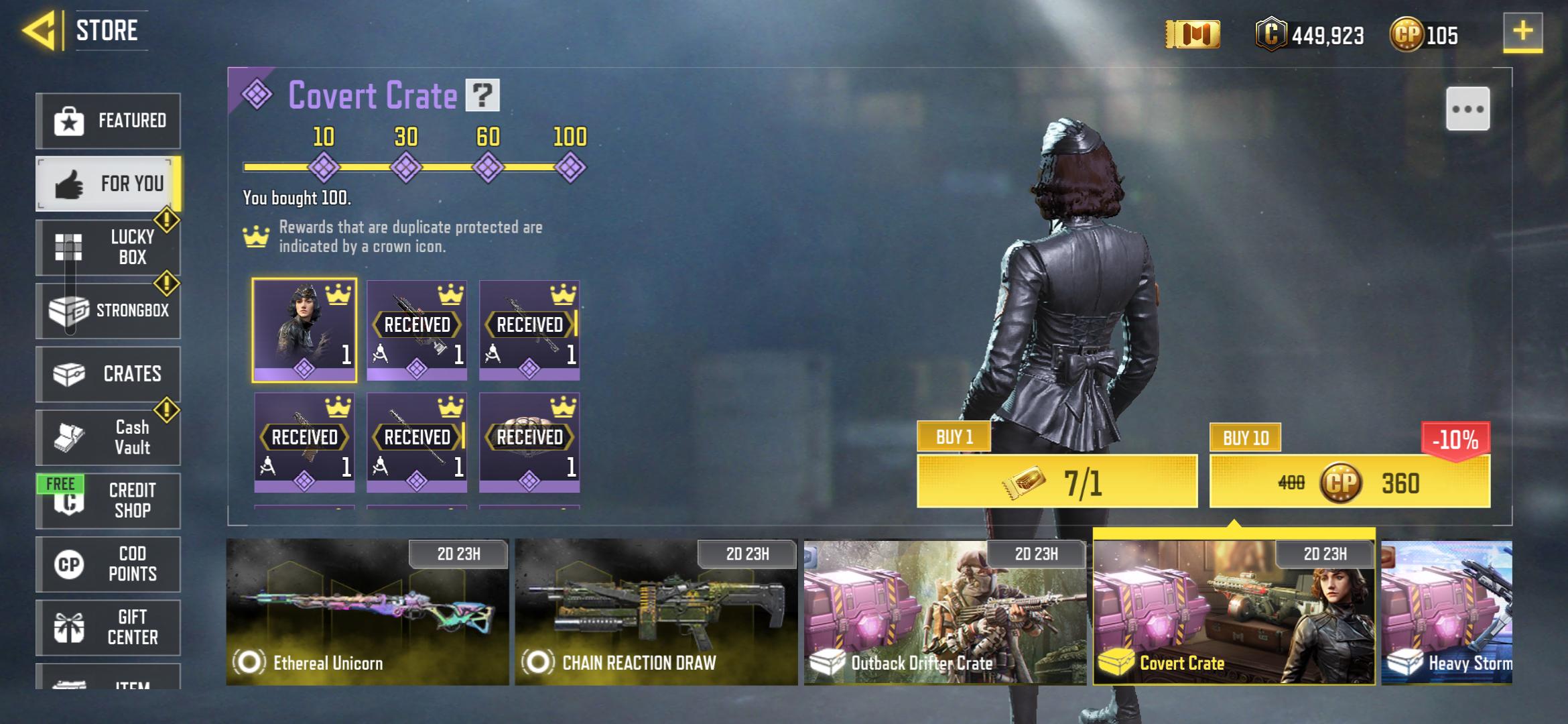Switch to the For You tab
Viewport: 1568px width, 724px height.
pyautogui.click(x=108, y=184)
